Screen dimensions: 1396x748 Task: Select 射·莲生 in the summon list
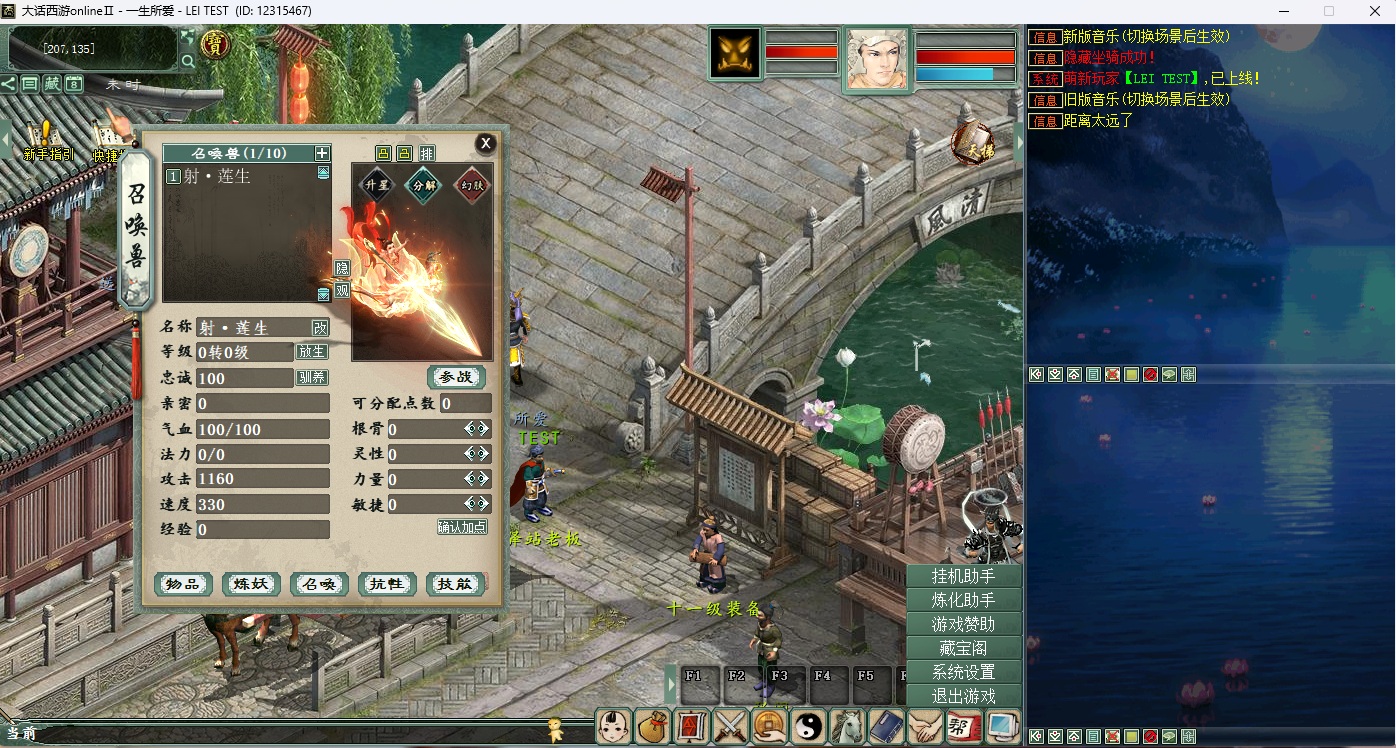coord(217,176)
